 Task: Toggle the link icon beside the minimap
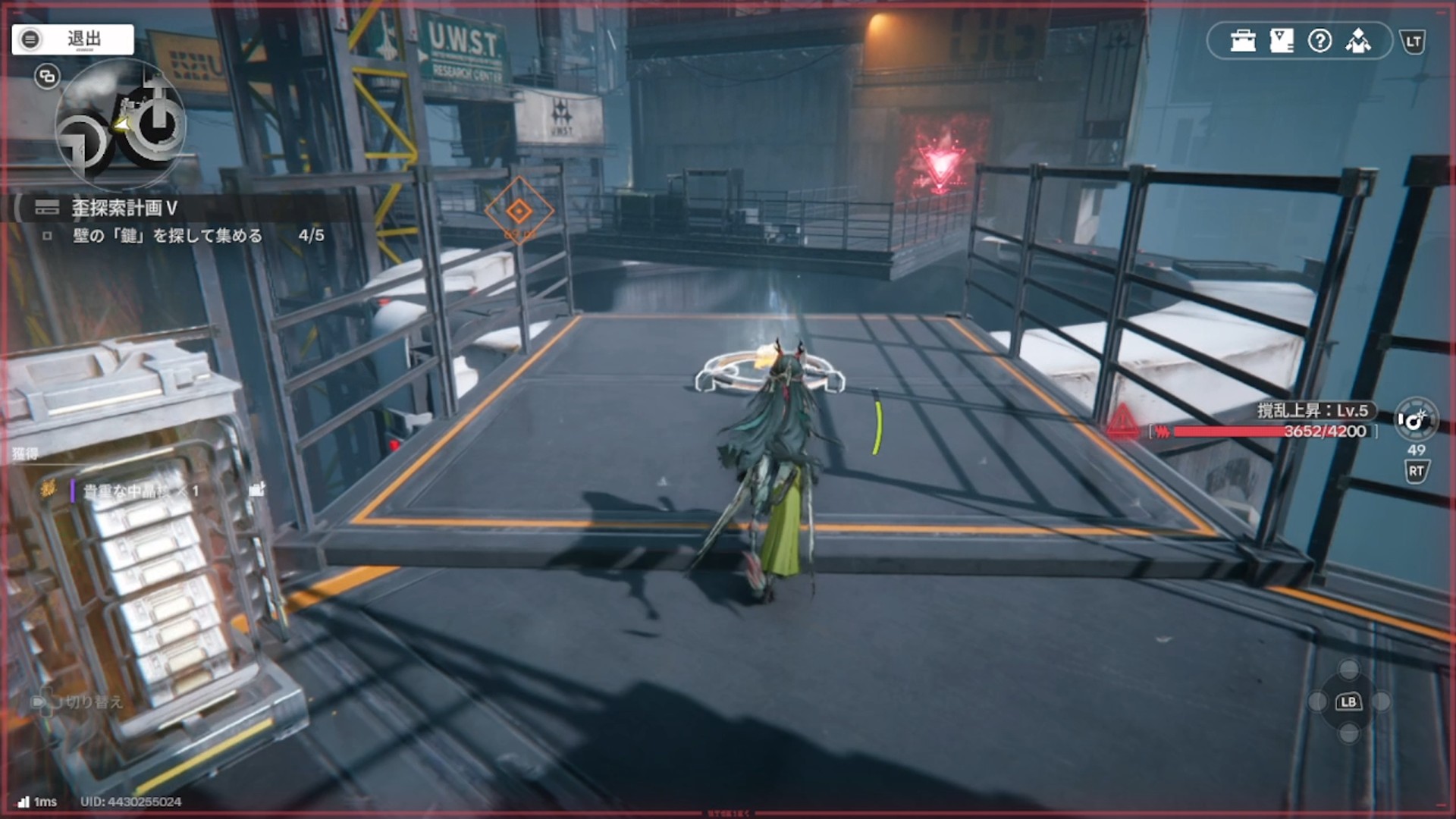point(47,77)
